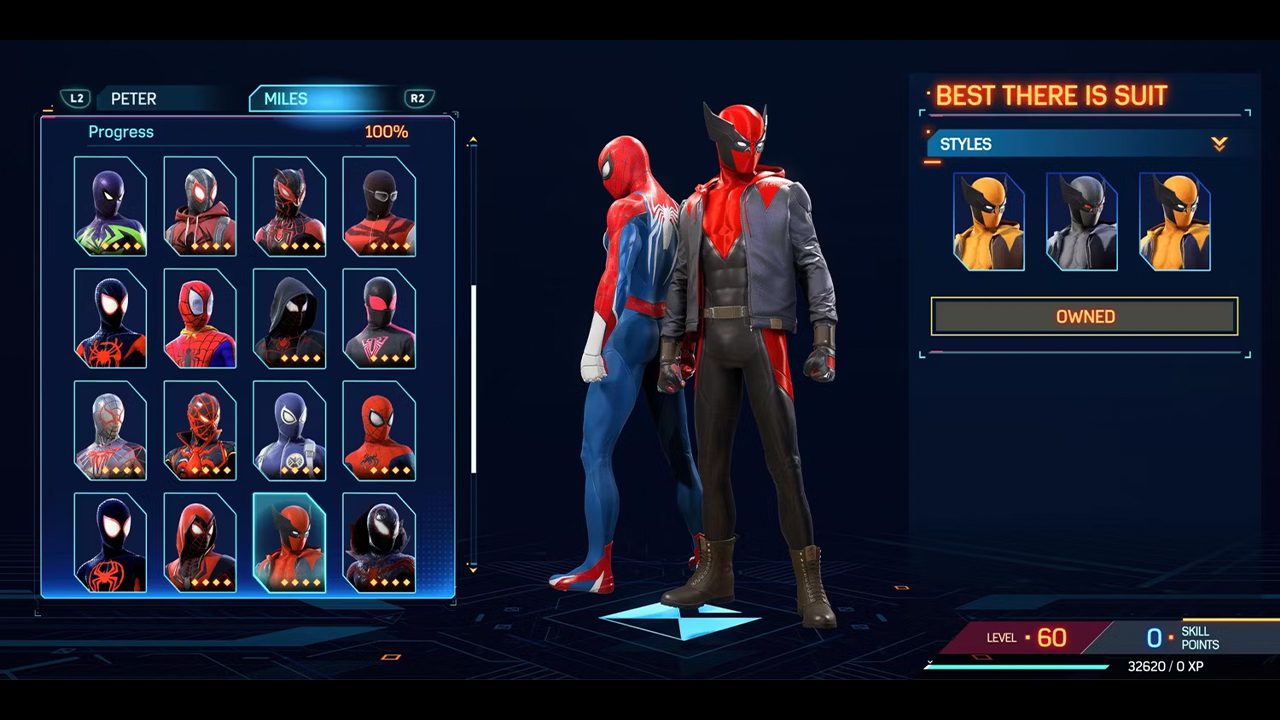The width and height of the screenshot is (1280, 720).
Task: Select the red hoodie suit thumbnail
Action: point(200,206)
